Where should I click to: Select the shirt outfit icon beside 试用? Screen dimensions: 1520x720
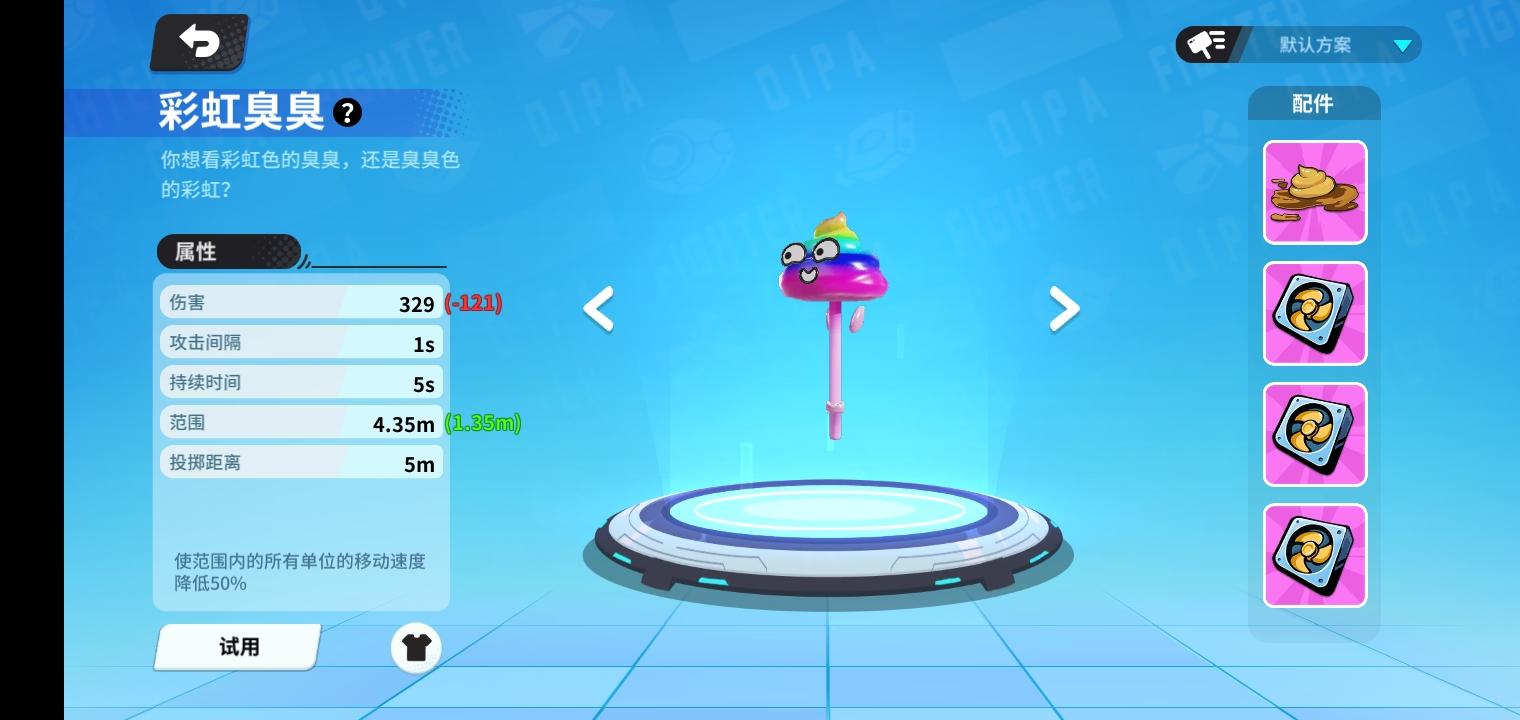coord(416,648)
